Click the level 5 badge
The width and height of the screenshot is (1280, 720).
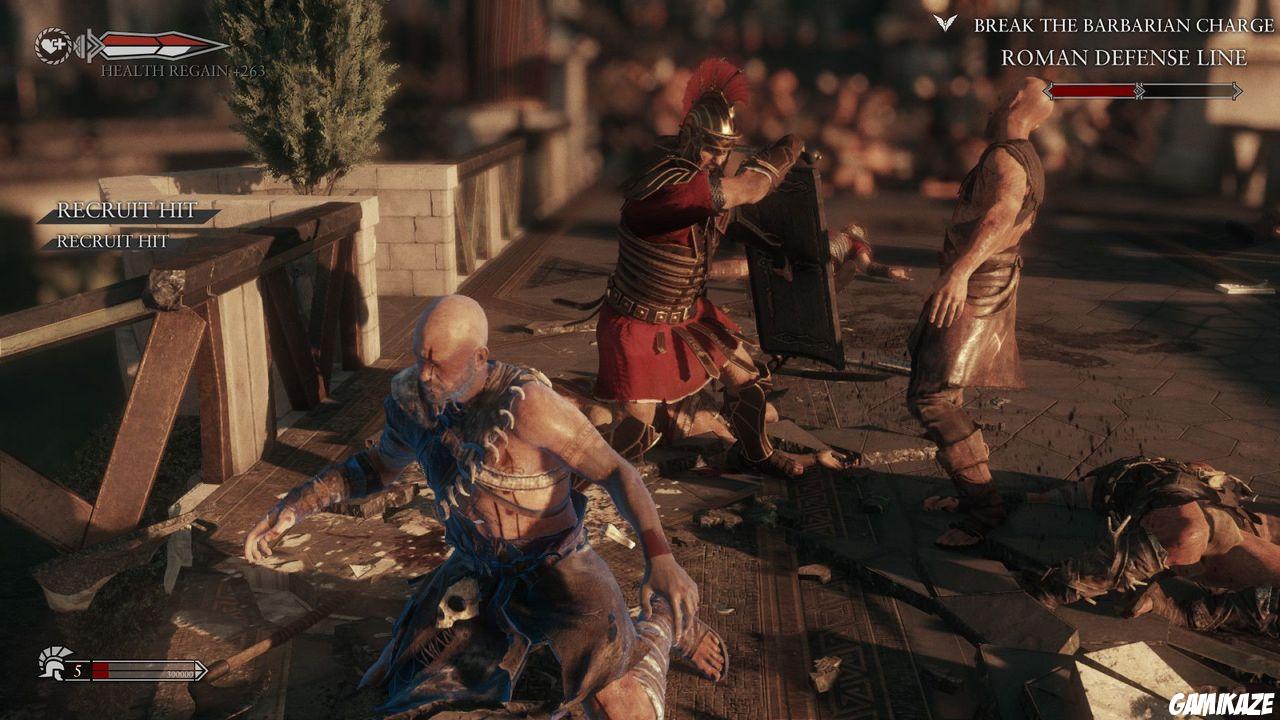tap(77, 670)
